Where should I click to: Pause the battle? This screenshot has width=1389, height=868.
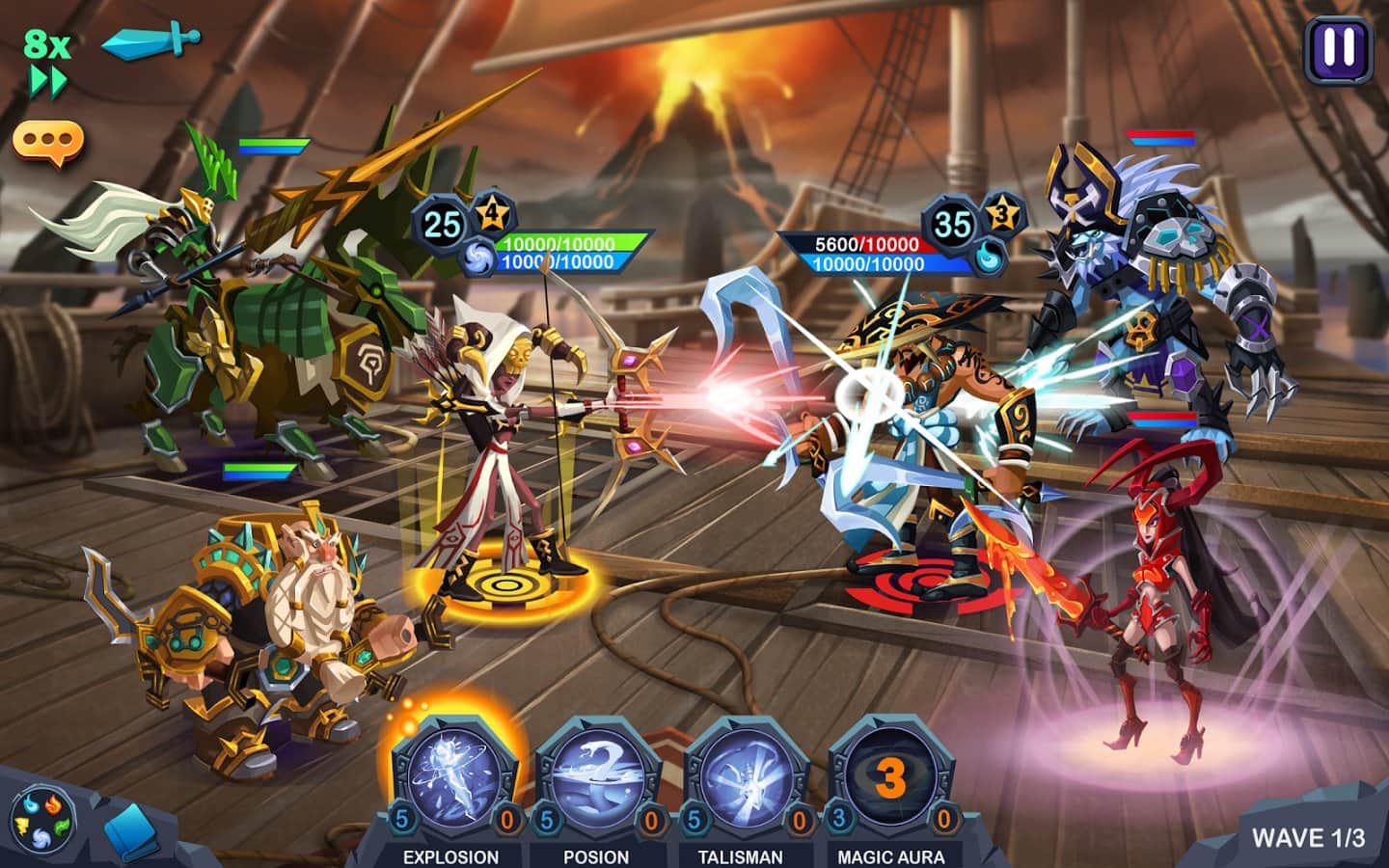click(x=1338, y=48)
